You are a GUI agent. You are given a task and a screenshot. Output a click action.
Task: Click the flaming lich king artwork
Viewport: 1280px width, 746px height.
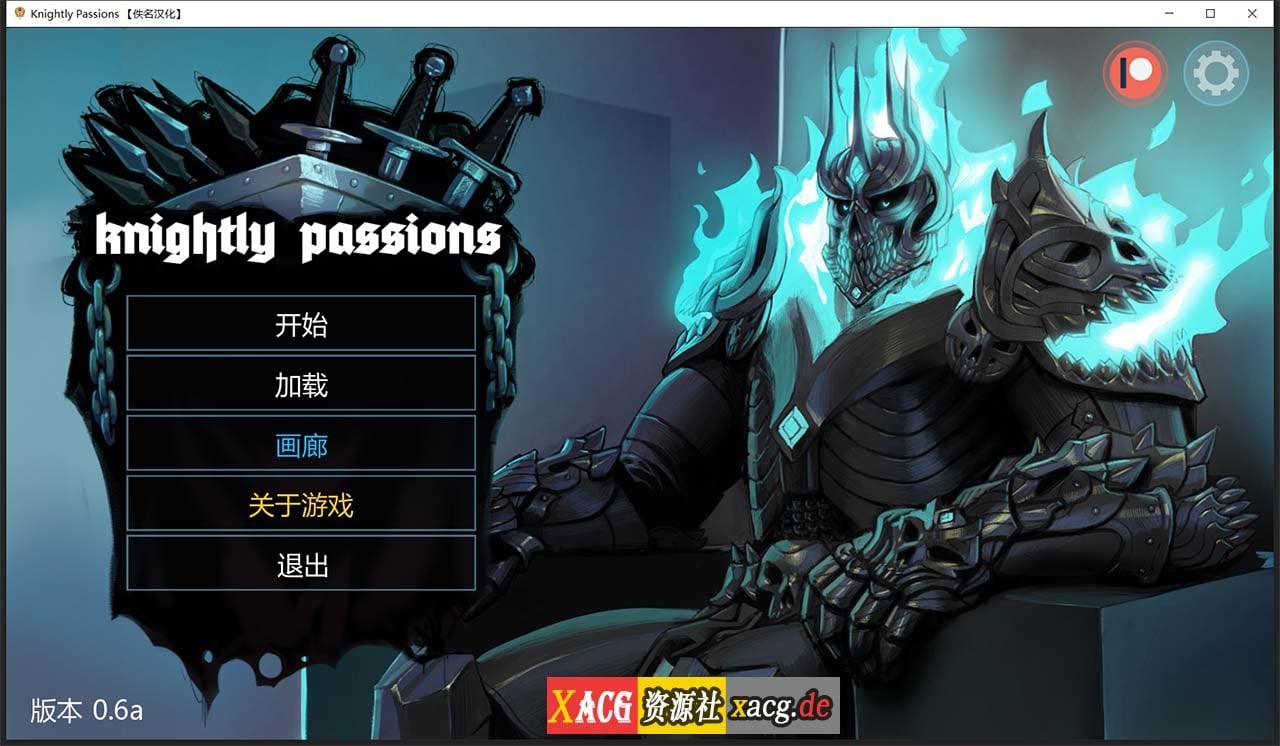coord(880,300)
